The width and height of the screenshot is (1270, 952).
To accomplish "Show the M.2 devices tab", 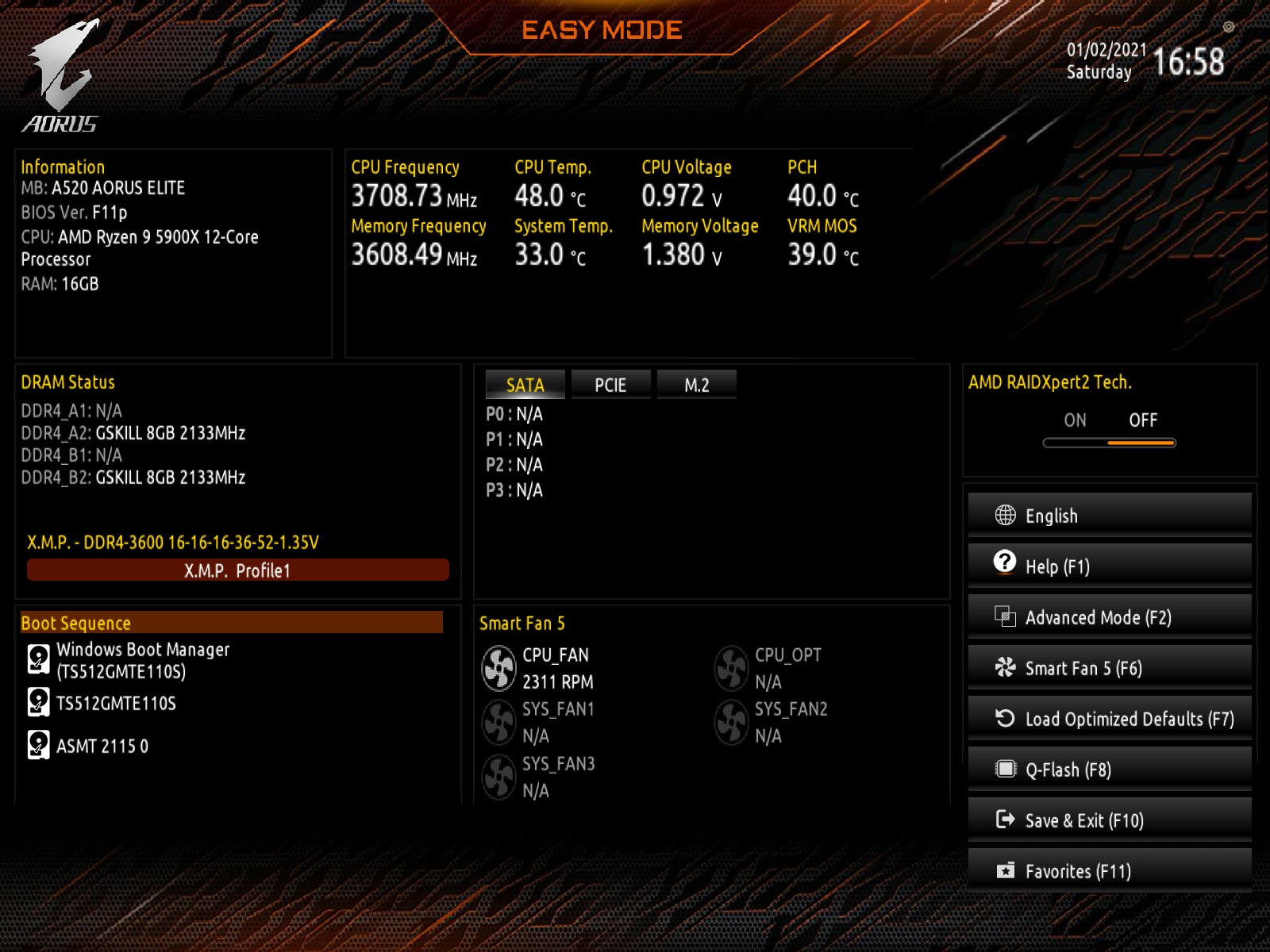I will 696,385.
